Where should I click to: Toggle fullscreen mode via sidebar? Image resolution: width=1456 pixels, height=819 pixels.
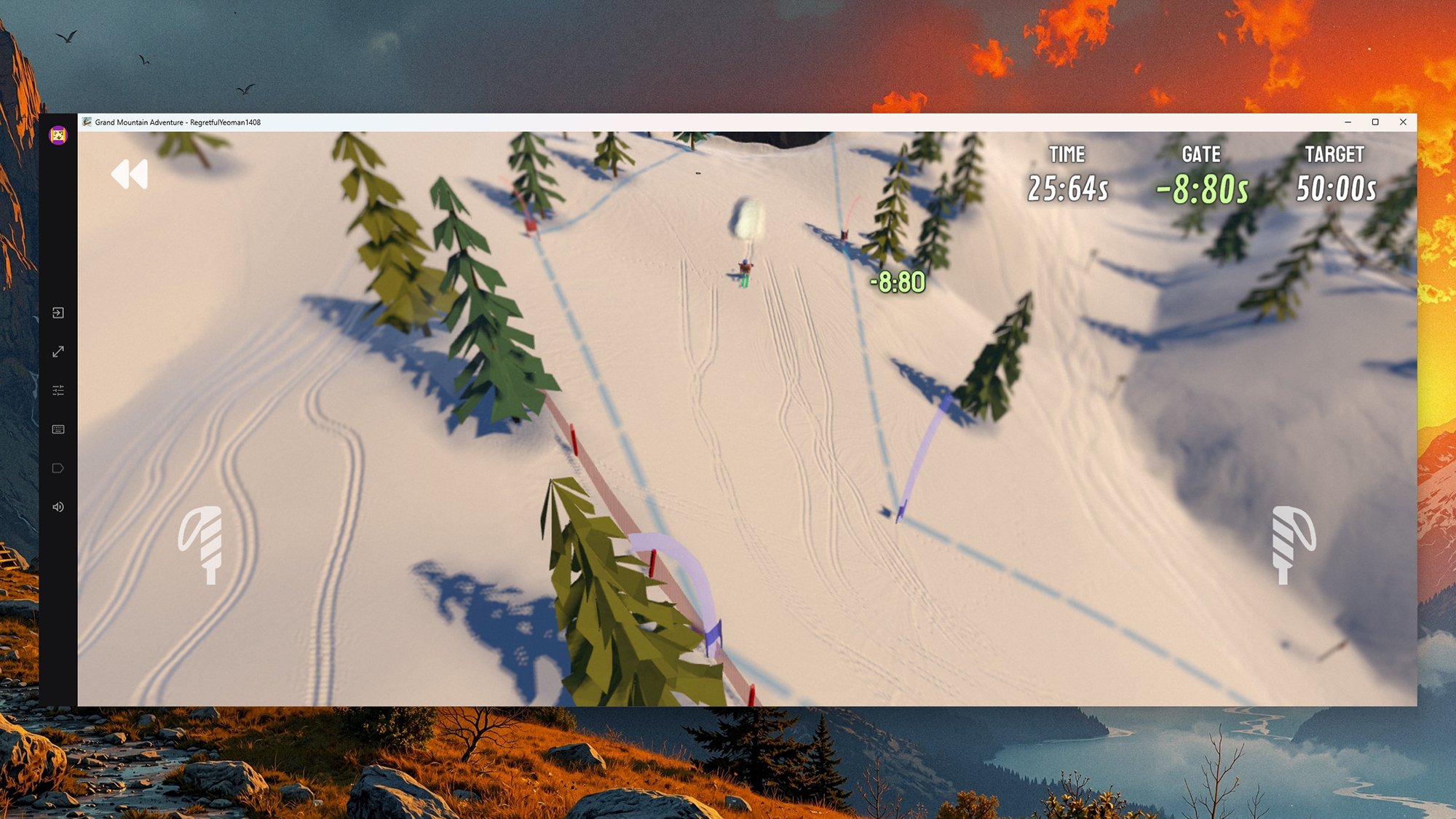pos(58,352)
